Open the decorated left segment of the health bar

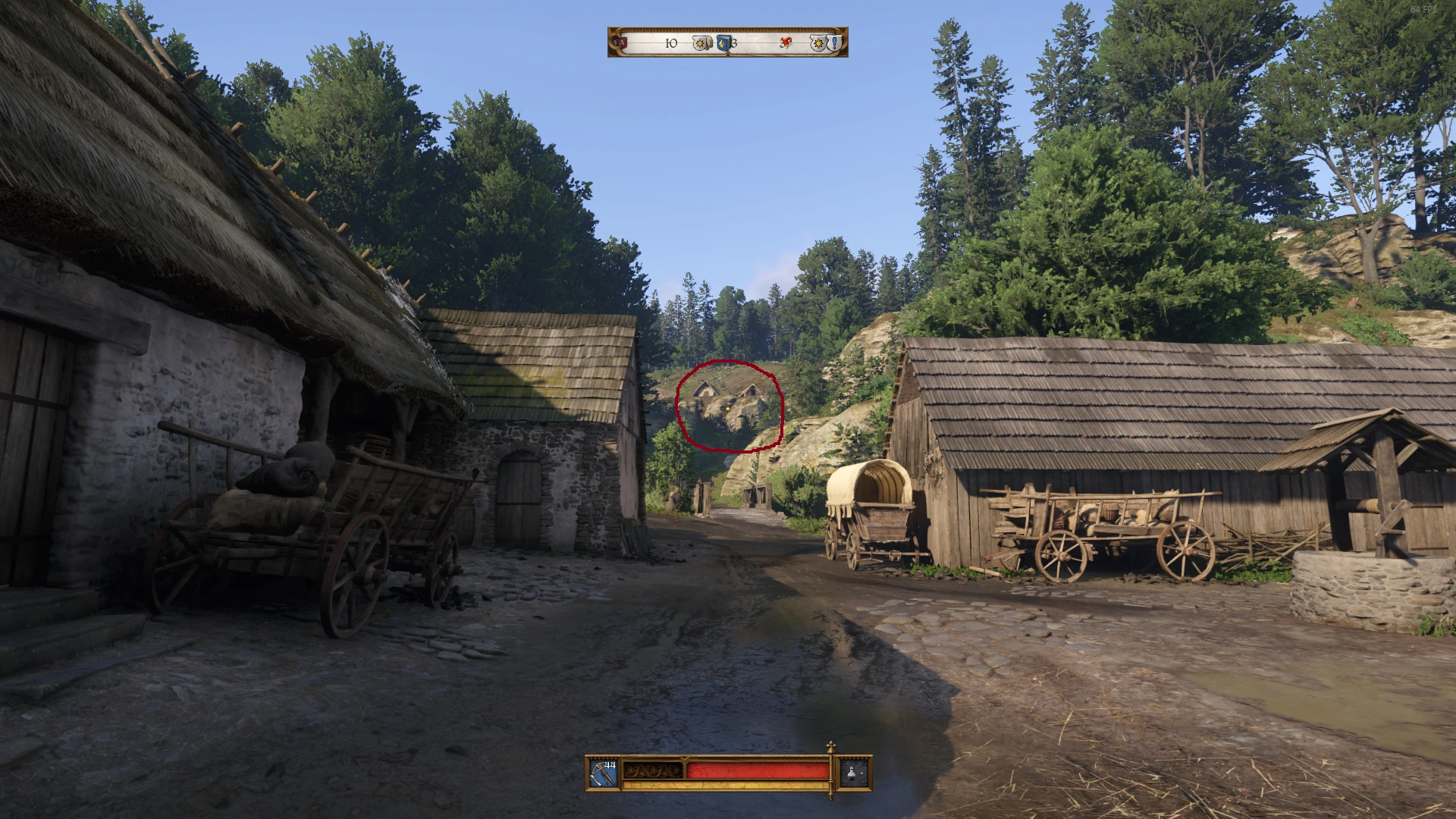pos(652,770)
